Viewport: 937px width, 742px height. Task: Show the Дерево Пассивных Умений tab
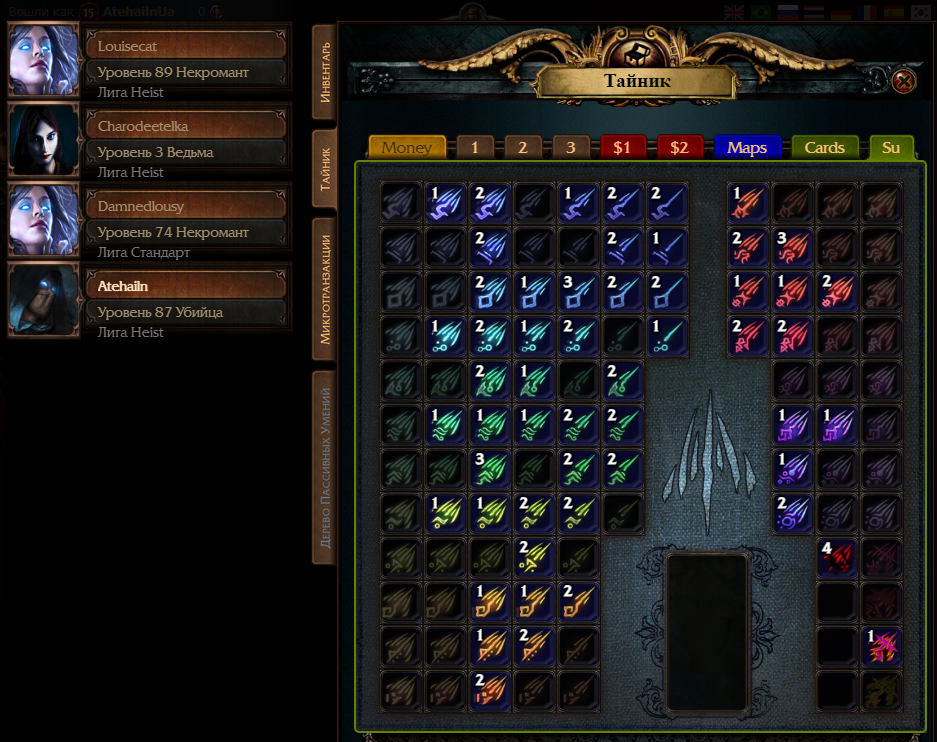324,467
